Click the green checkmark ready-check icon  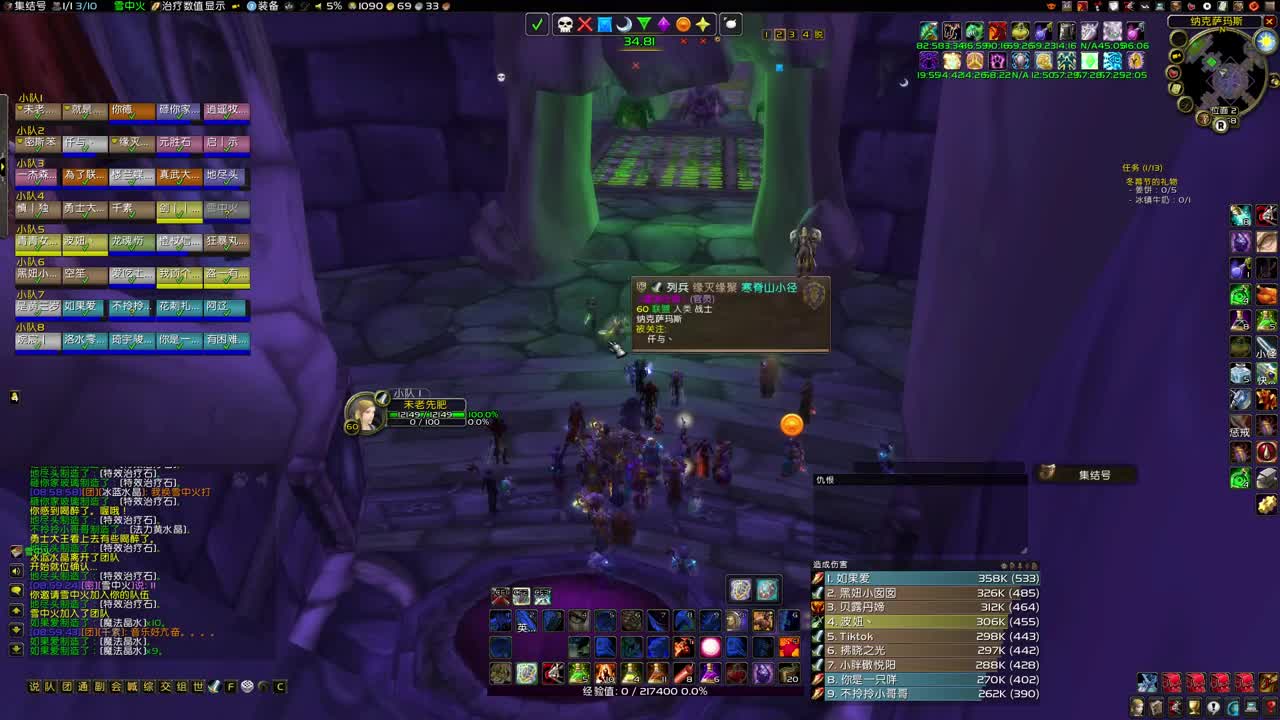[x=537, y=23]
